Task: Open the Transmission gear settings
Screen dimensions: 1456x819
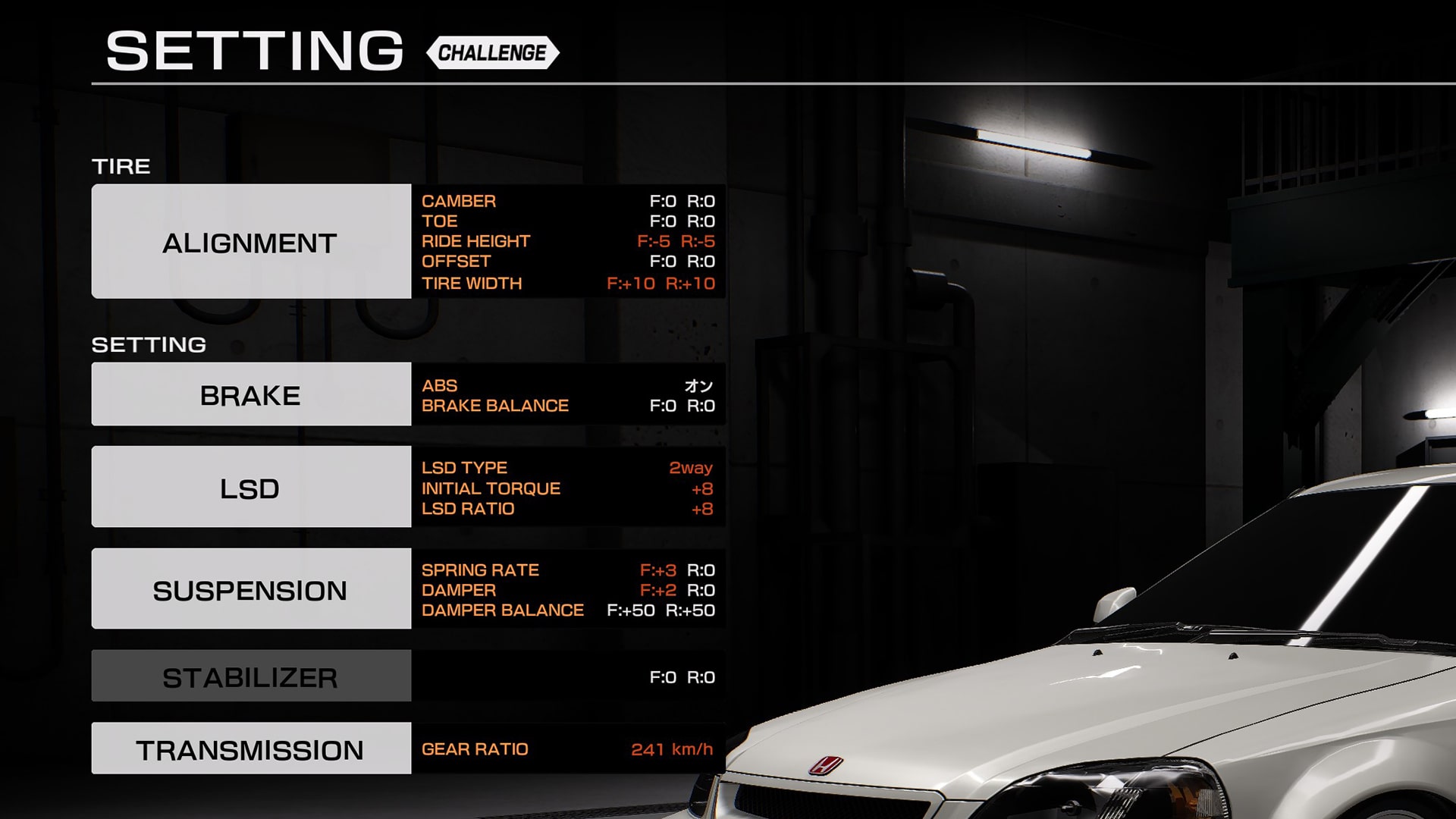Action: (251, 748)
